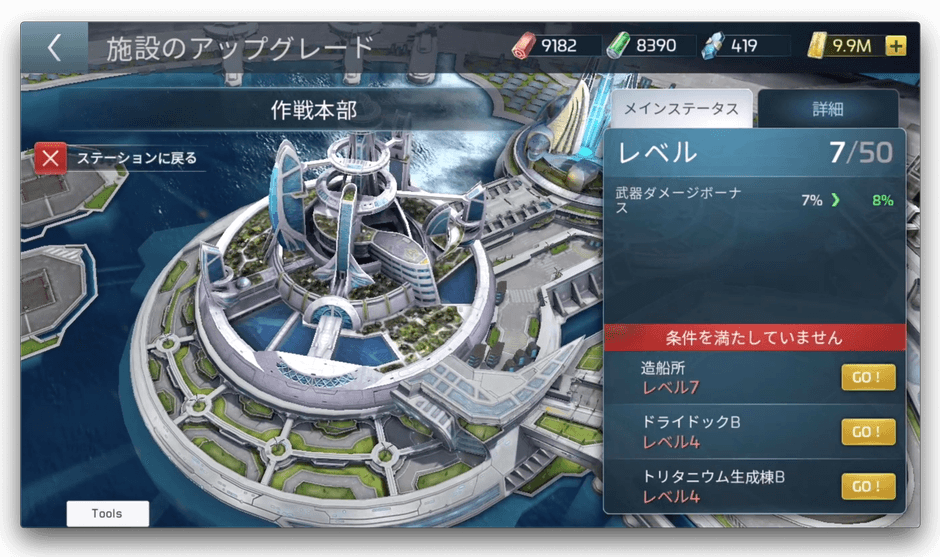Add gold with the yellow plus button
The width and height of the screenshot is (940, 557).
click(895, 46)
